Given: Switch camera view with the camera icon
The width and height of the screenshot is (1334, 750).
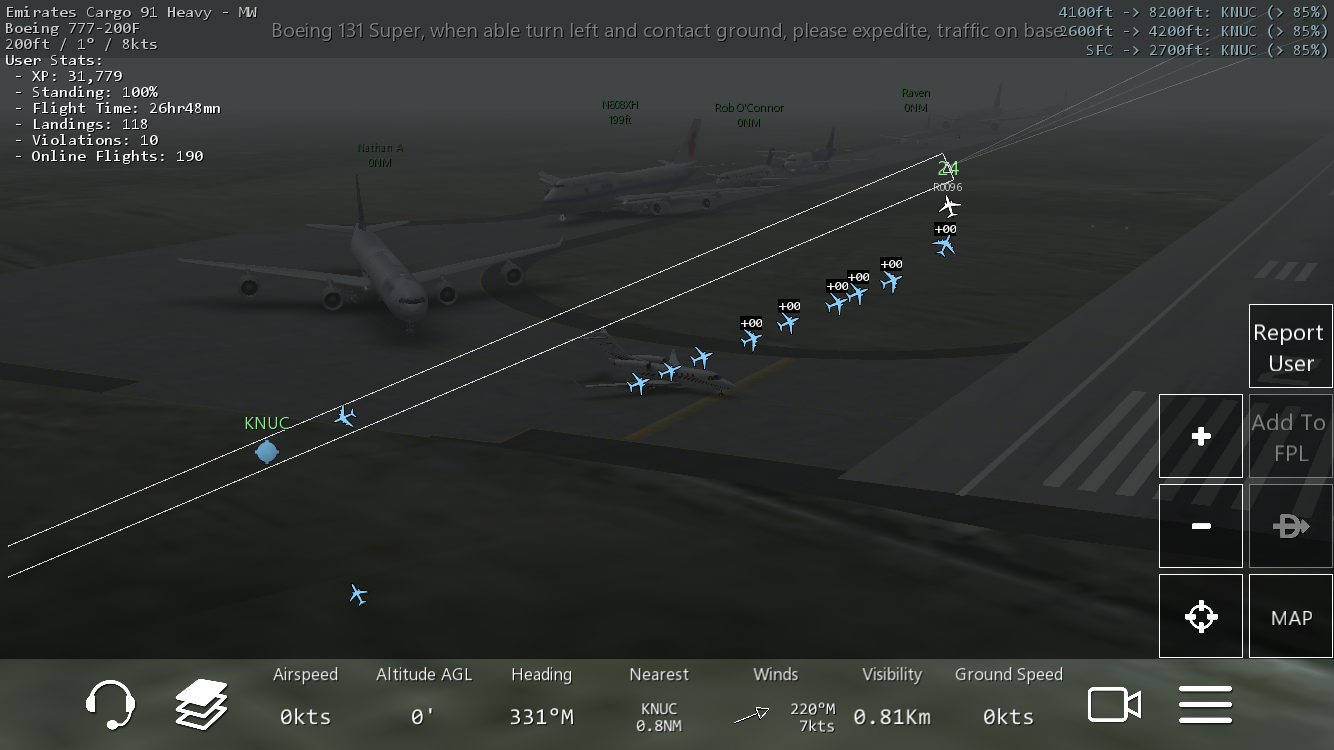Looking at the screenshot, I should point(1114,705).
